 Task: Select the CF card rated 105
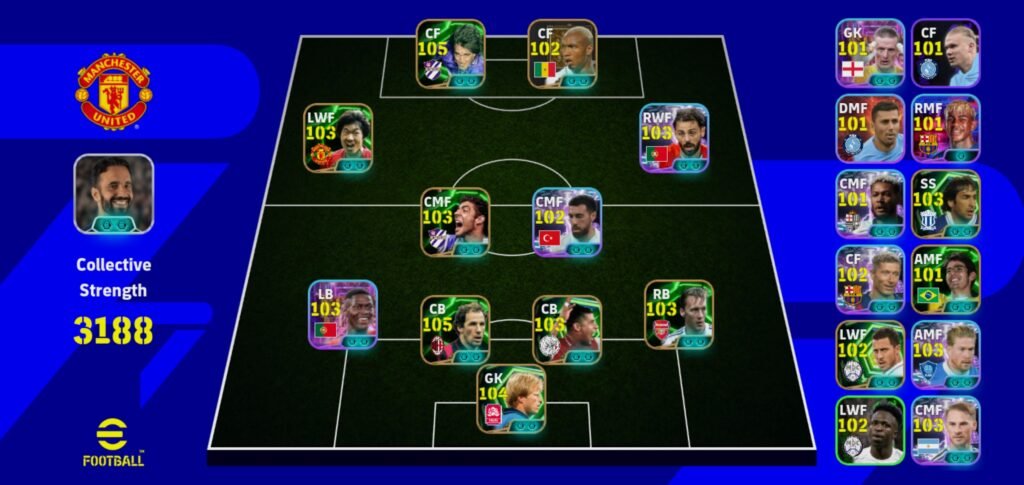[451, 54]
